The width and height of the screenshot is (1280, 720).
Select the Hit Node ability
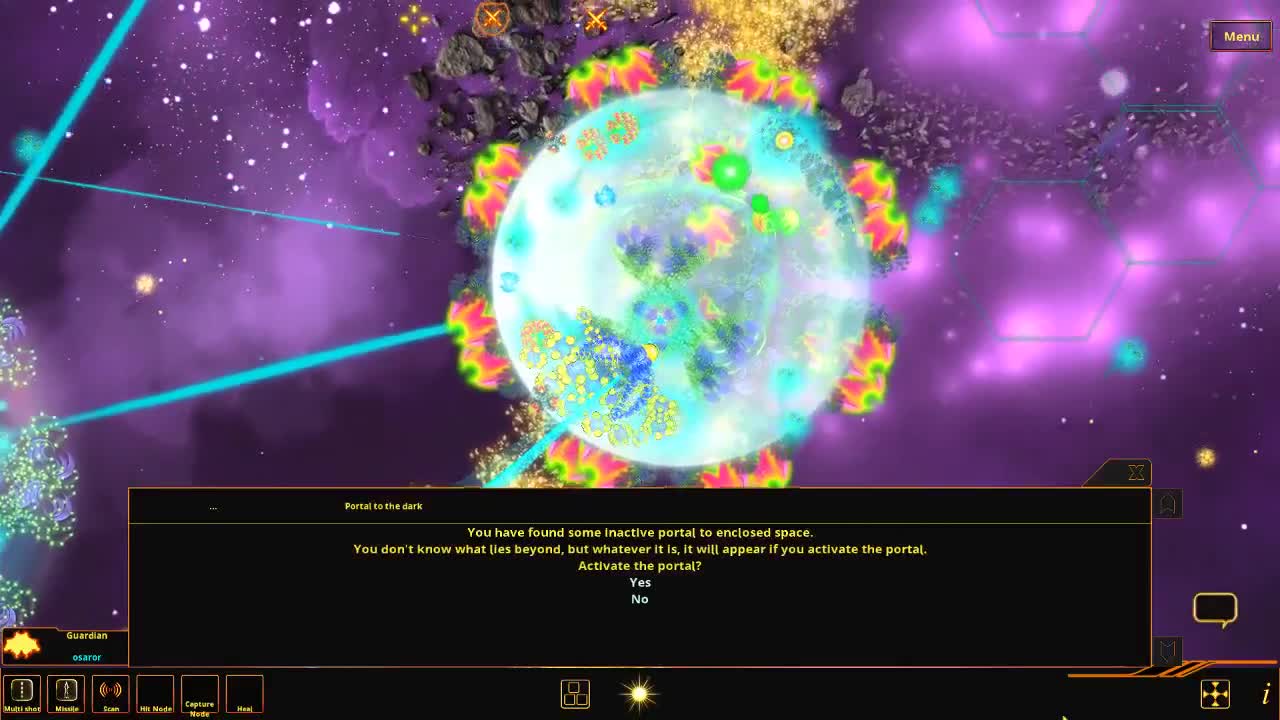click(x=155, y=692)
